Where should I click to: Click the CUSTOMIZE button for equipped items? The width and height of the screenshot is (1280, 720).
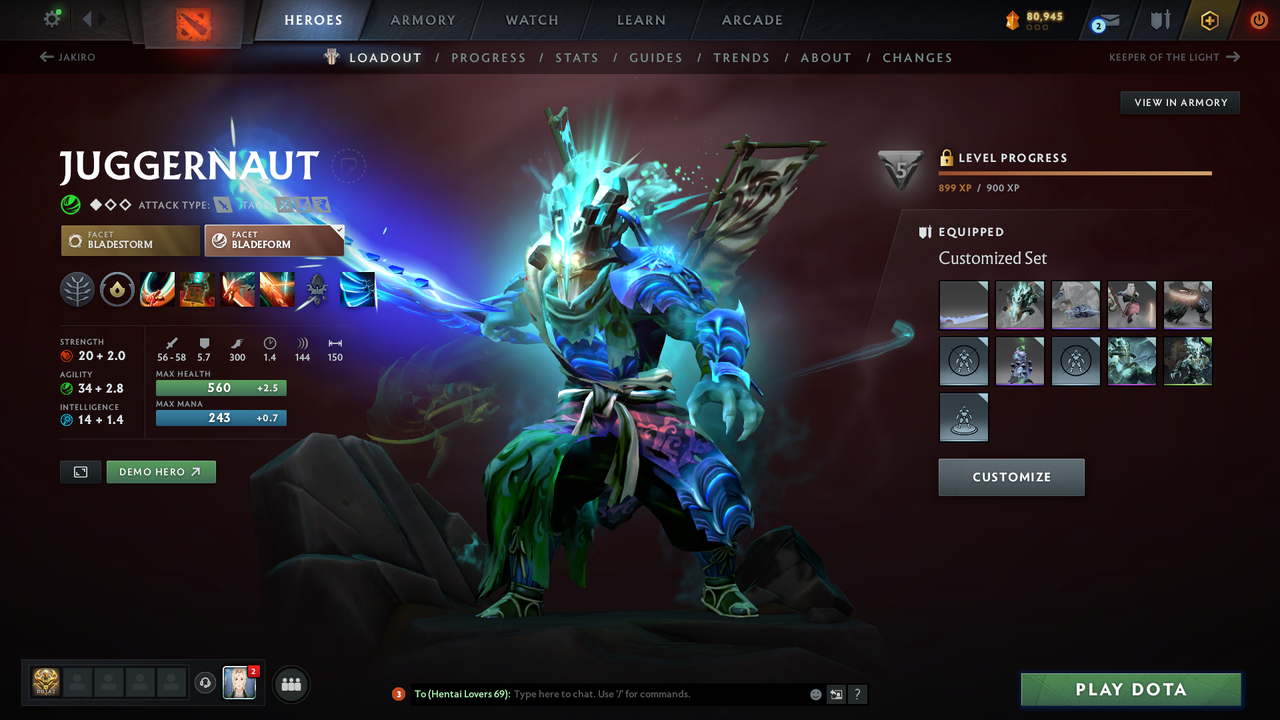click(1011, 477)
